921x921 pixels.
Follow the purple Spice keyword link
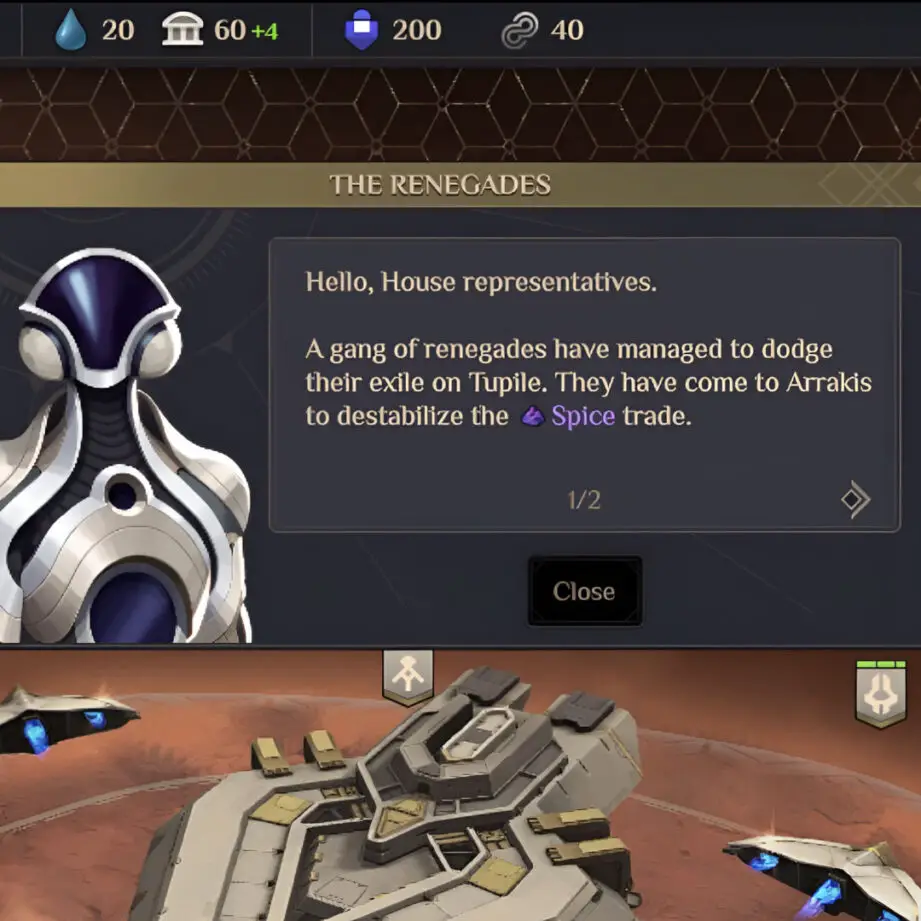click(x=582, y=416)
